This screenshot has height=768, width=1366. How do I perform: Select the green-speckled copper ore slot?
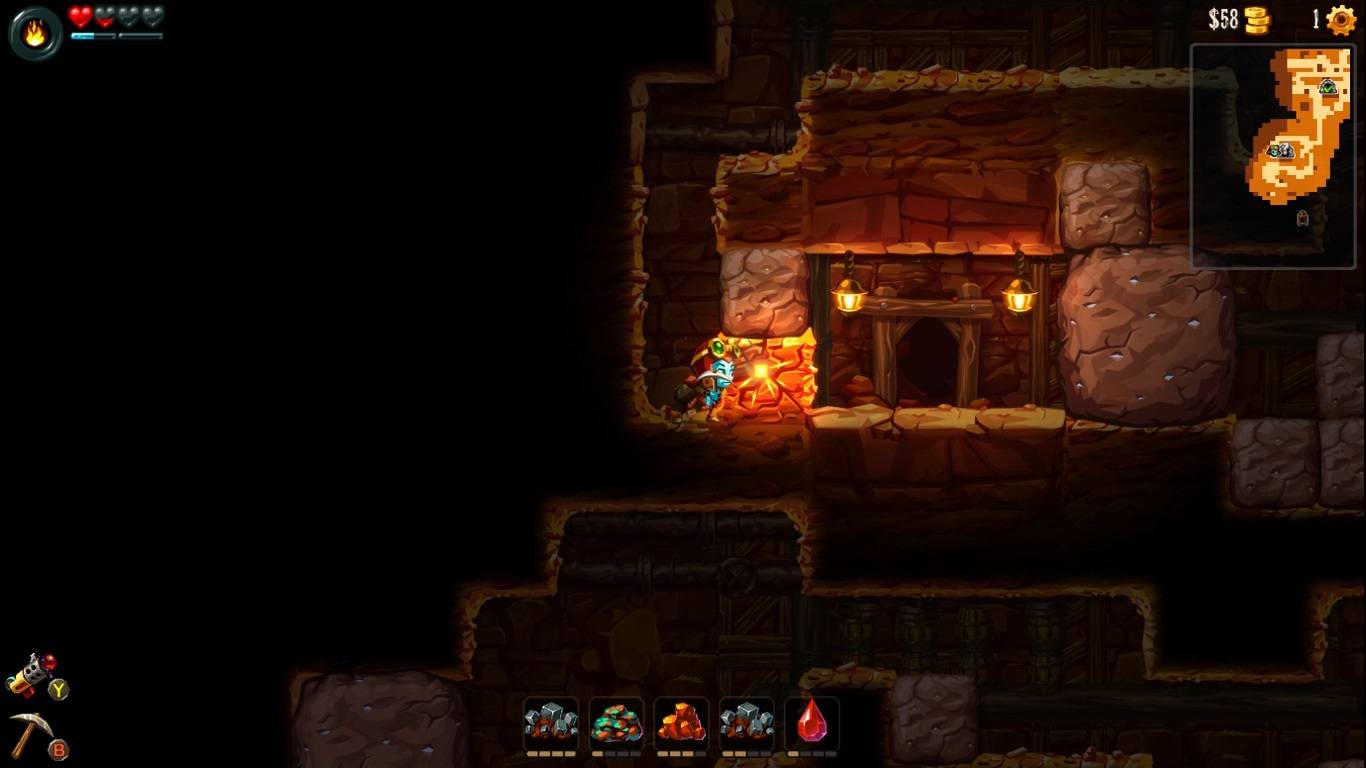pyautogui.click(x=616, y=722)
